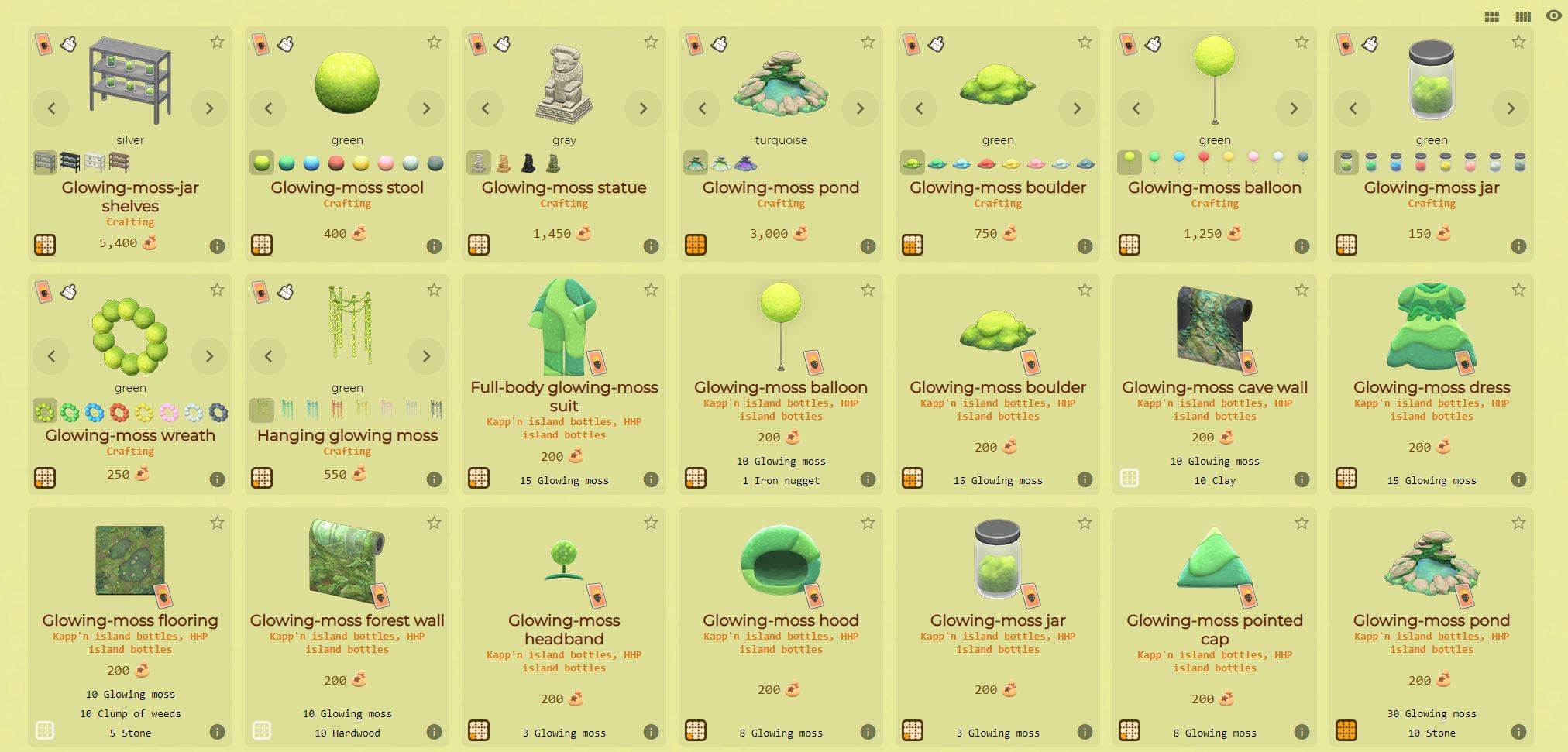
Task: Click the recipe ingredients icon under Hanging glowing moss
Action: [262, 478]
